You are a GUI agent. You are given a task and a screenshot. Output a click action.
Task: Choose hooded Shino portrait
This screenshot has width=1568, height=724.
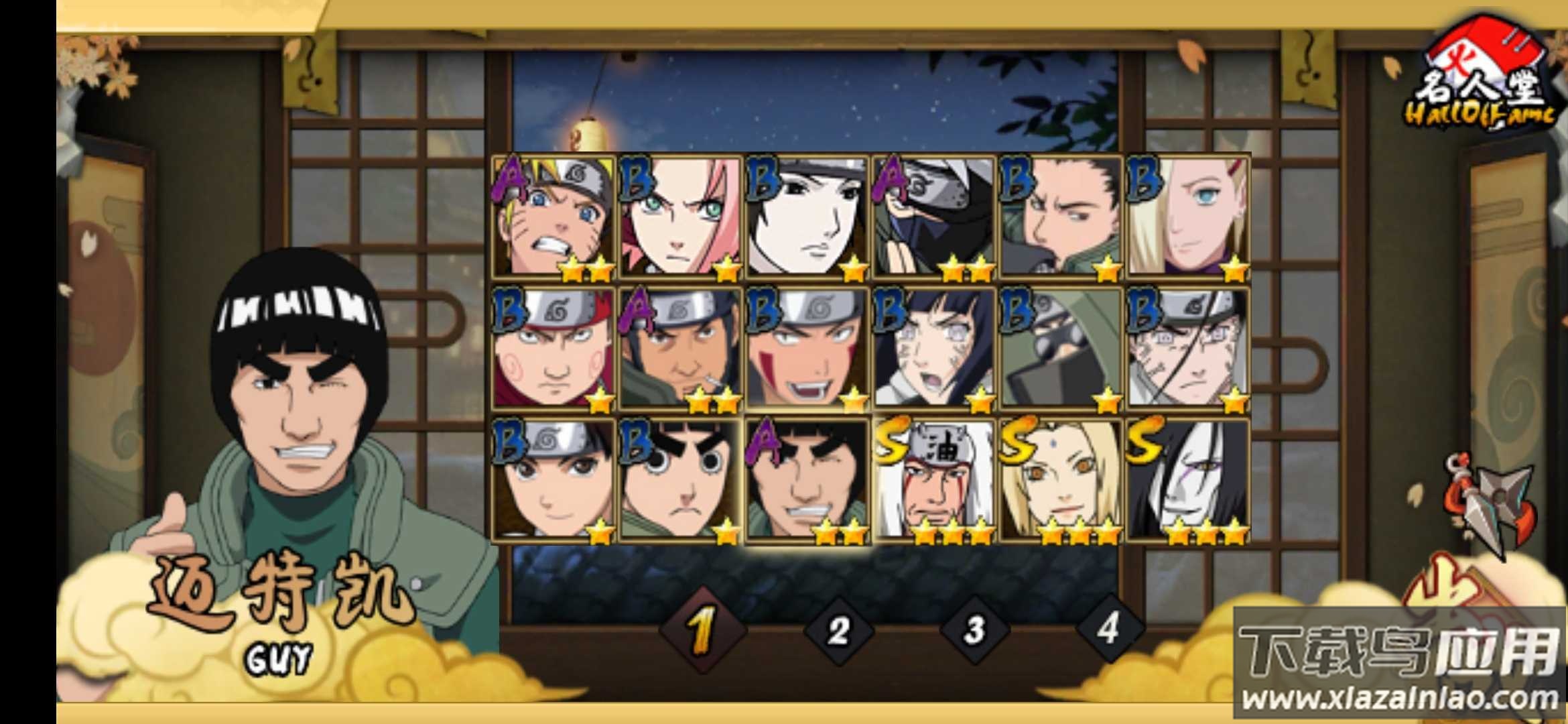[x=1061, y=349]
